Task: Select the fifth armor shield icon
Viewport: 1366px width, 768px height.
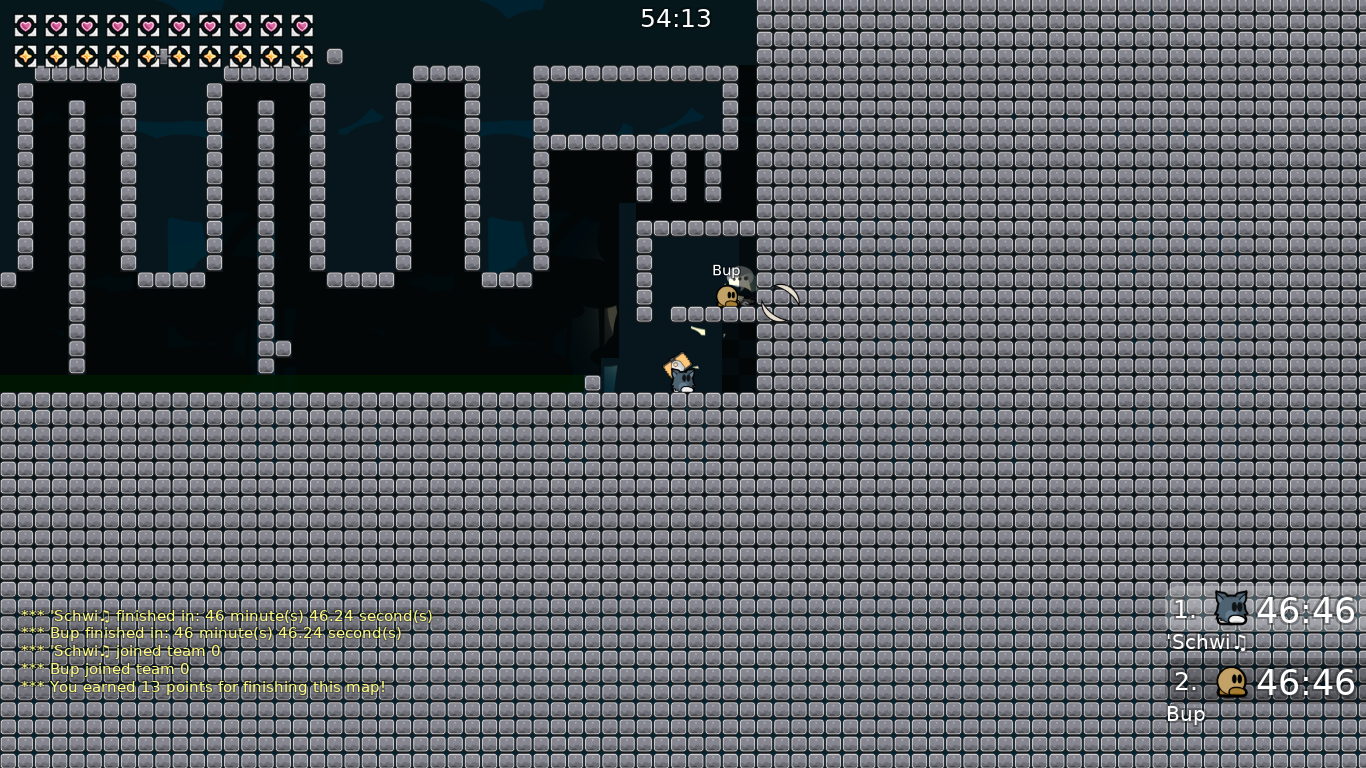Action: 149,57
